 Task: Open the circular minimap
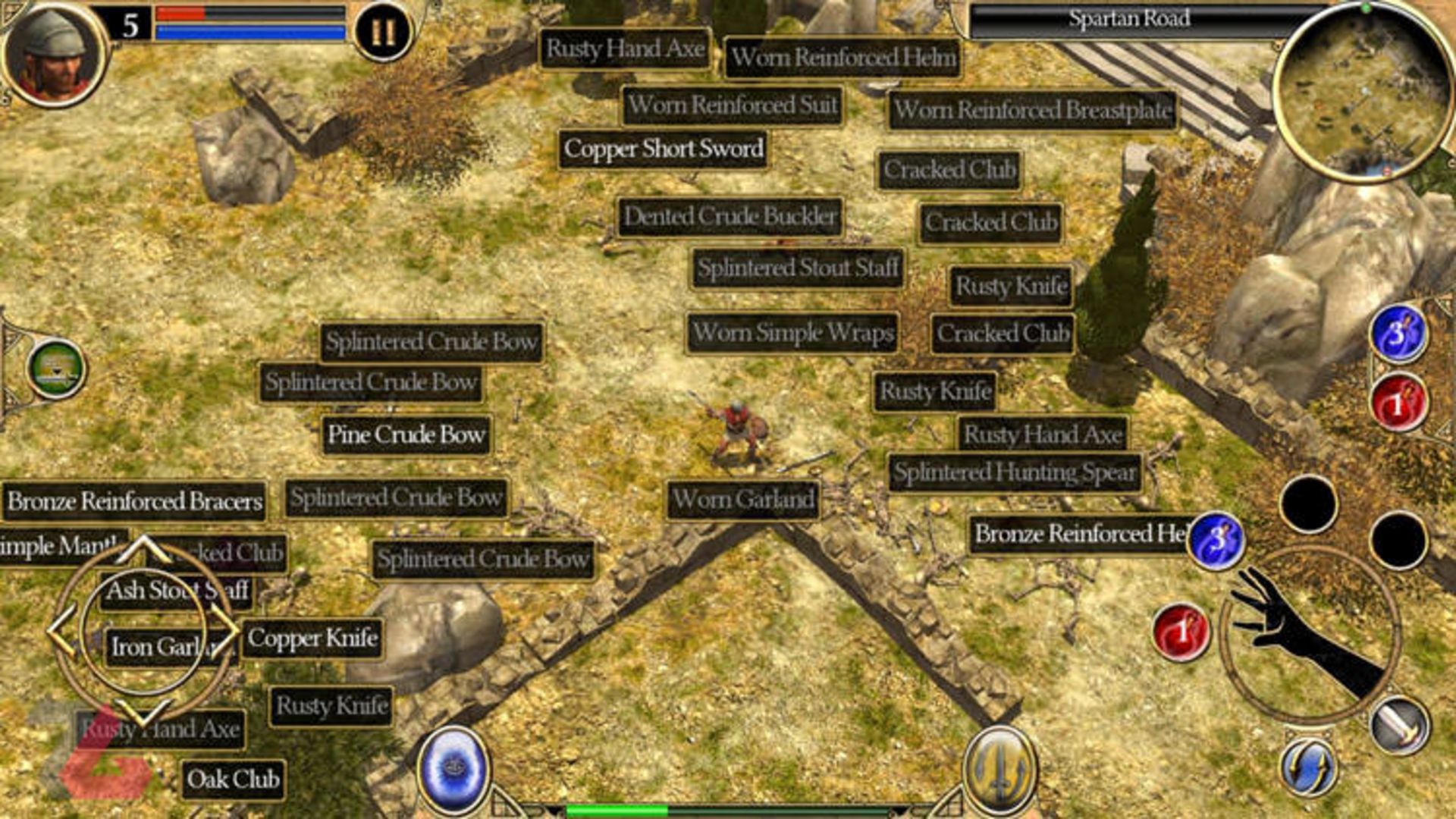(x=1363, y=91)
